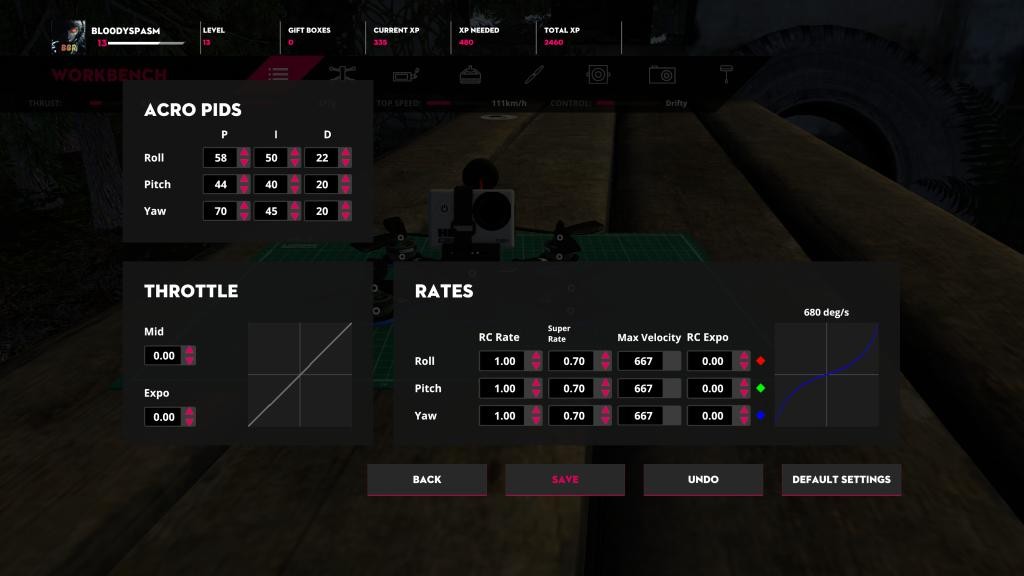The width and height of the screenshot is (1024, 576).
Task: Click the red diamond Roll curve marker
Action: click(761, 361)
